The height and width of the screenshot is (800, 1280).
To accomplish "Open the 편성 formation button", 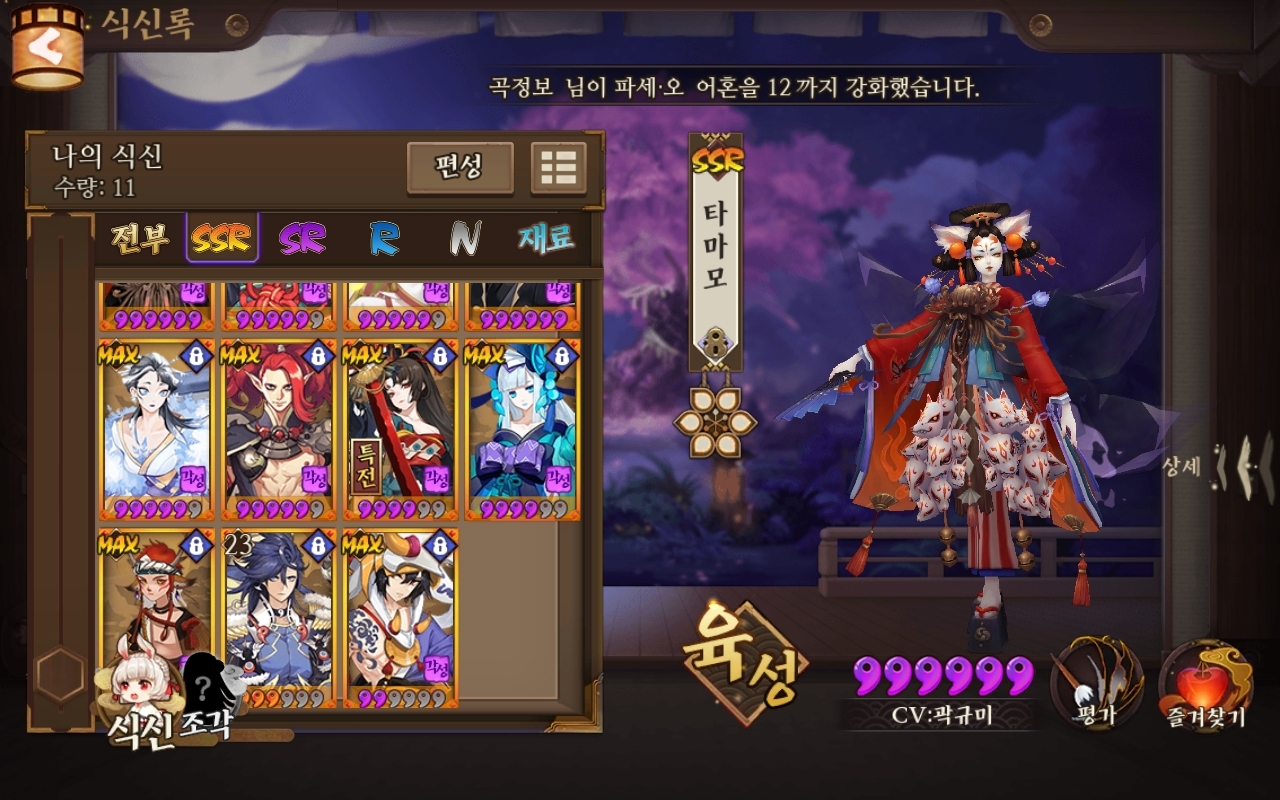I will 460,167.
